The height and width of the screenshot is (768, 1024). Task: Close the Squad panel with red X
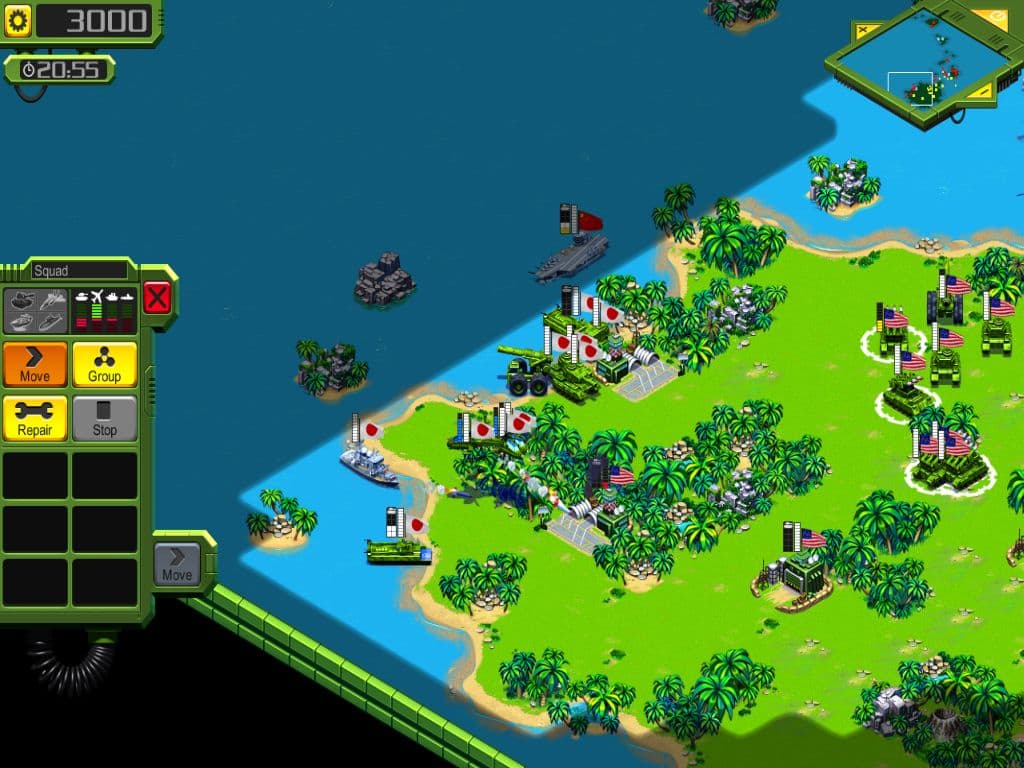pos(157,297)
